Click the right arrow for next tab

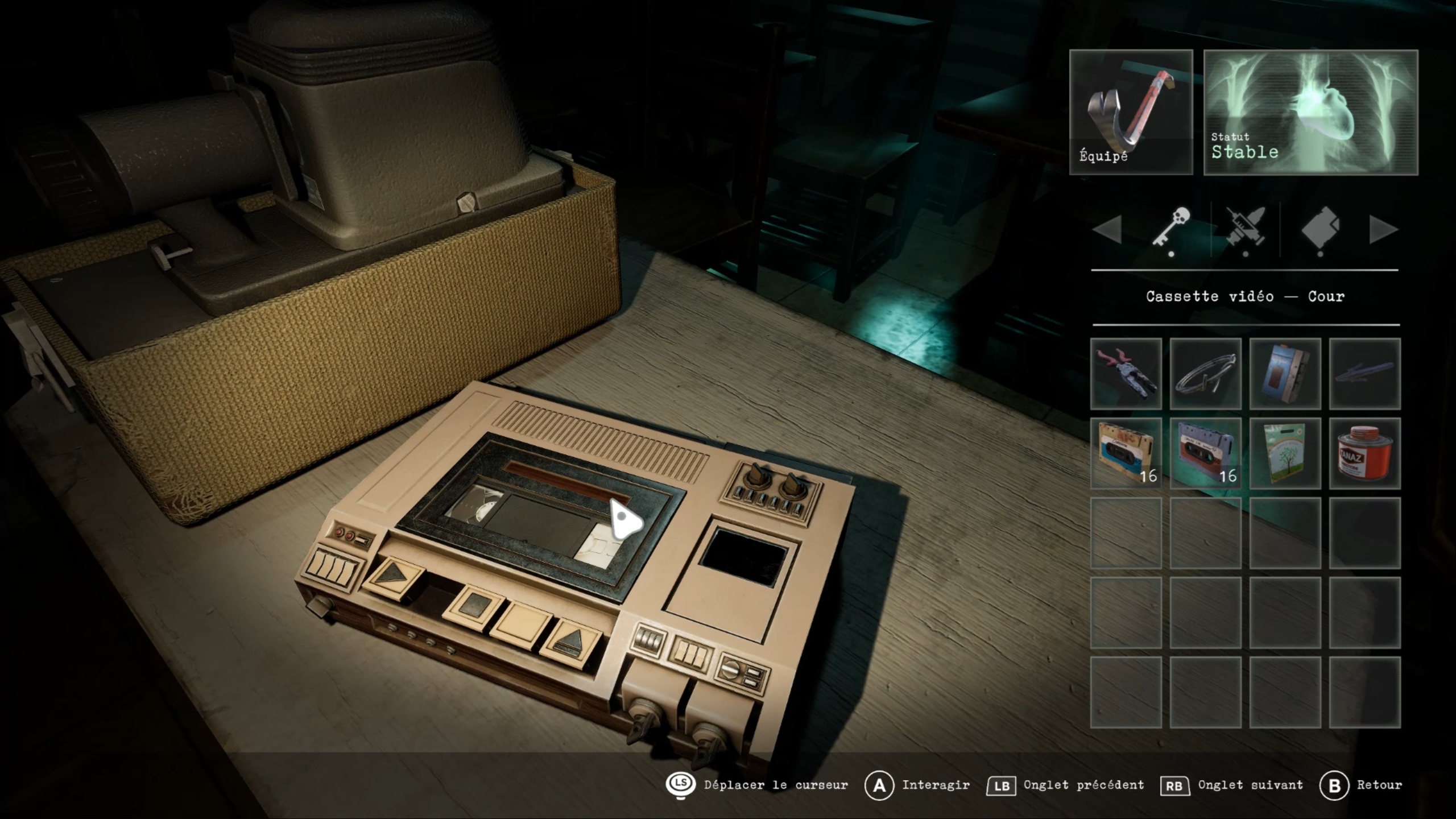tap(1383, 230)
